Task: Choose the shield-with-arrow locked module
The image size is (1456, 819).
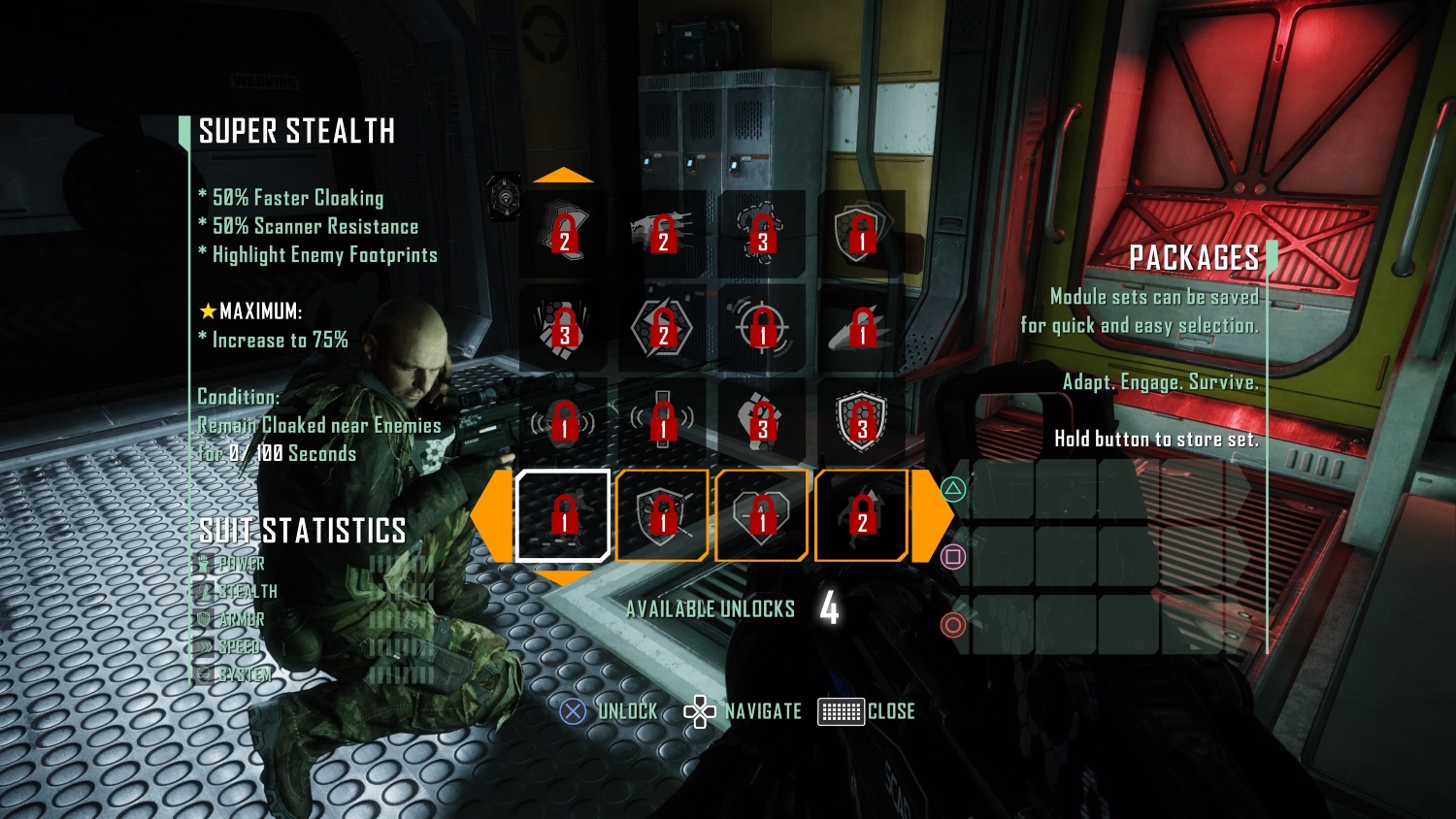Action: 663,515
